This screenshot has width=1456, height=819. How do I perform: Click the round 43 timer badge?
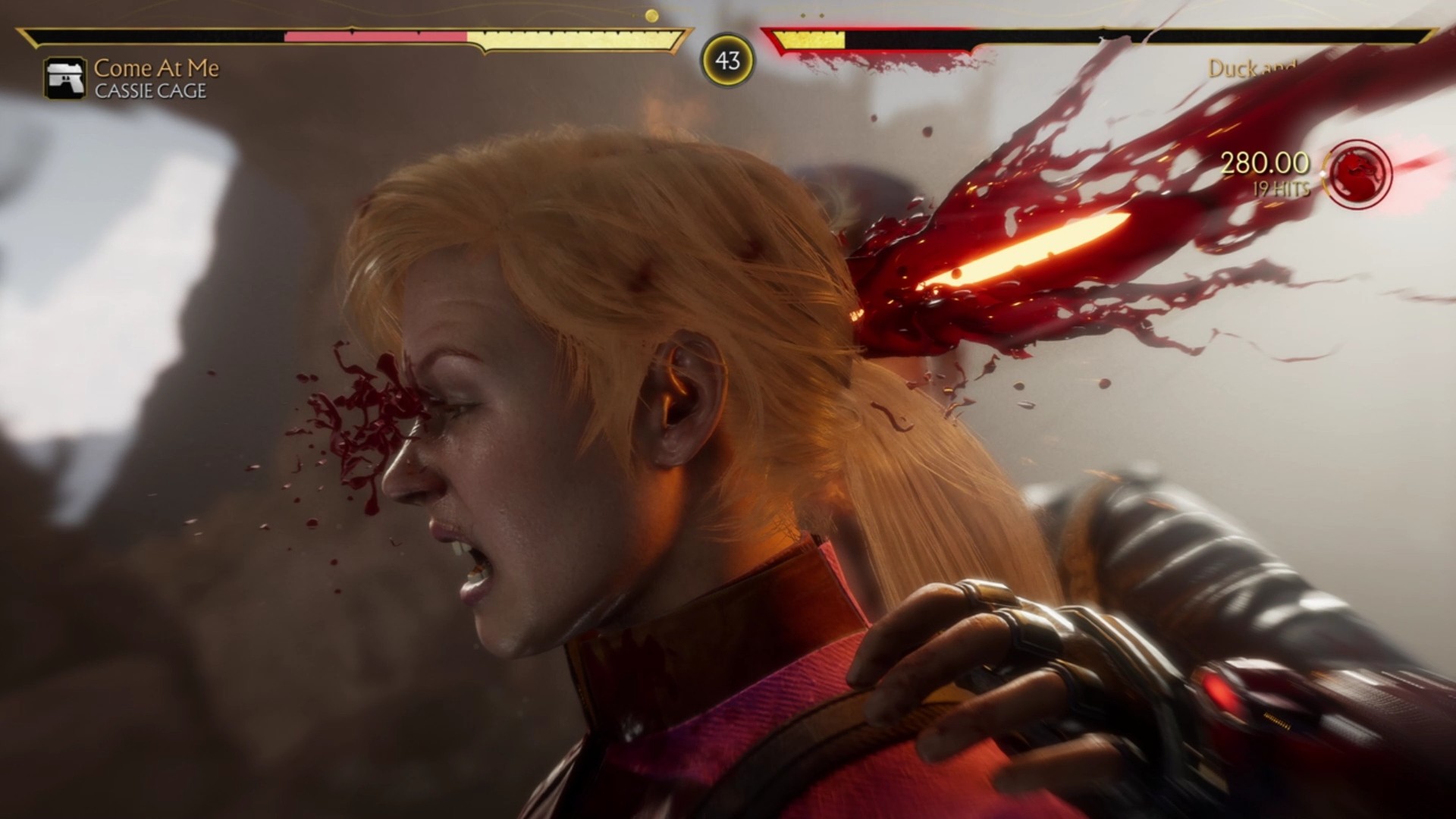tap(728, 61)
